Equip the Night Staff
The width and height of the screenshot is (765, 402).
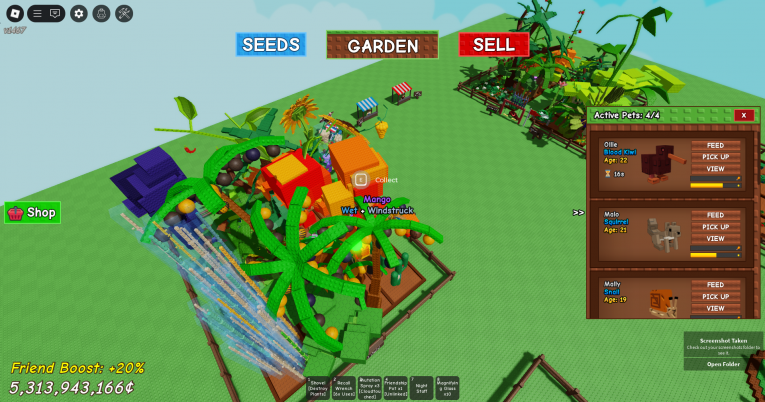click(422, 389)
